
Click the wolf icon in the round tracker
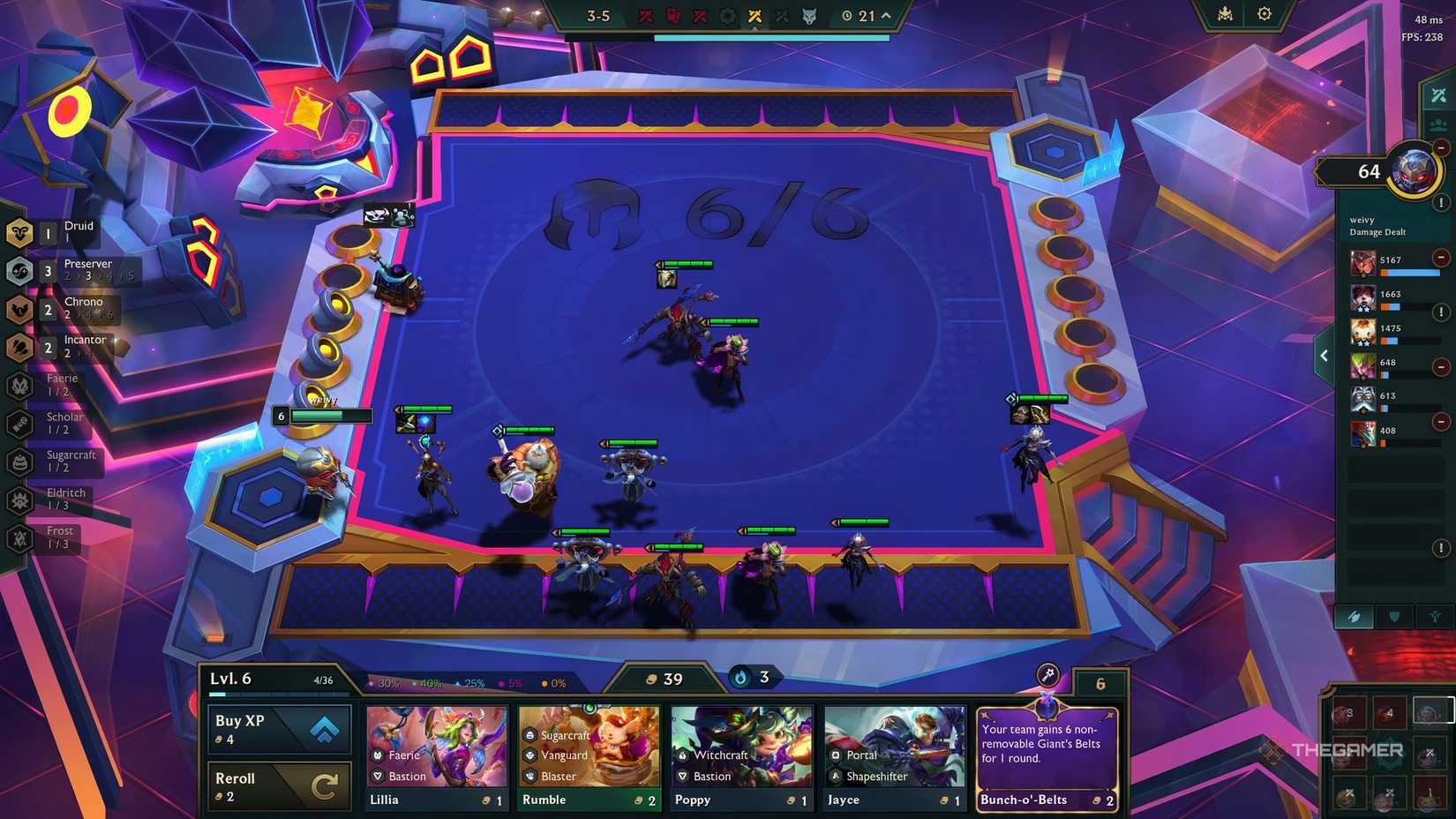click(810, 15)
